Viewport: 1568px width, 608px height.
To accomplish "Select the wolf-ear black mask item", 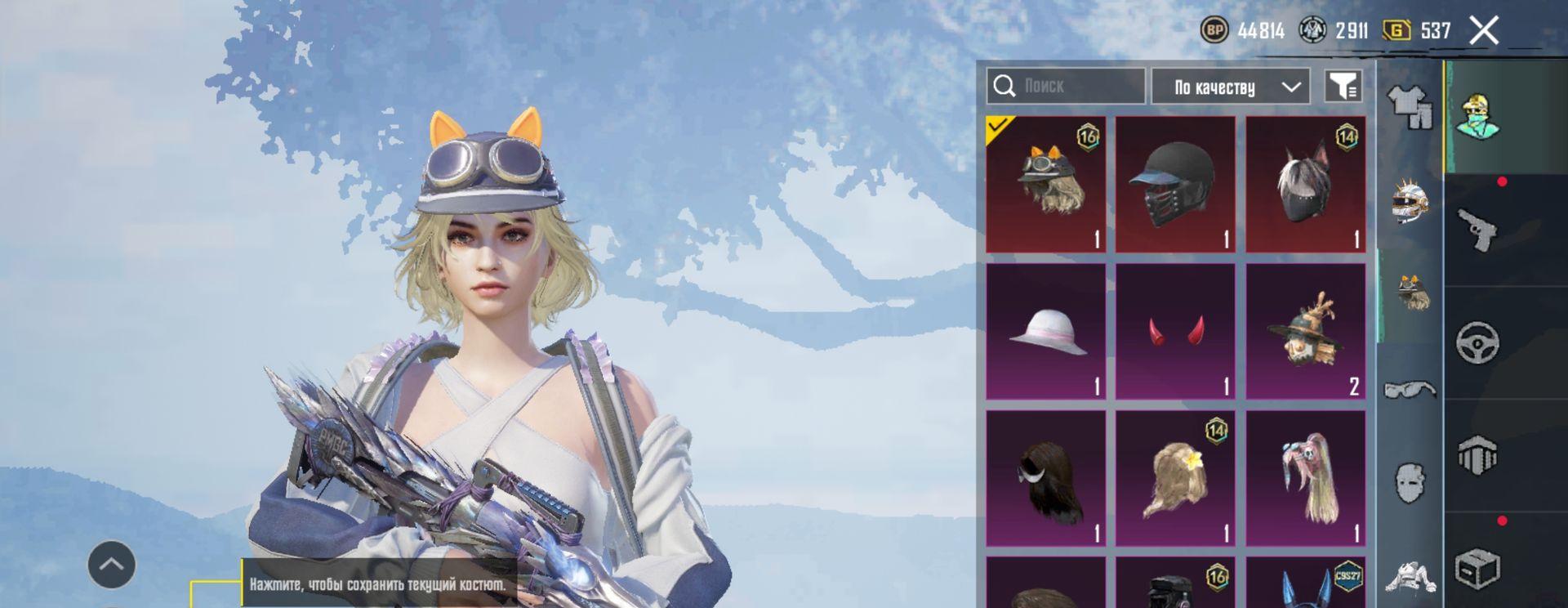I will [x=1305, y=185].
